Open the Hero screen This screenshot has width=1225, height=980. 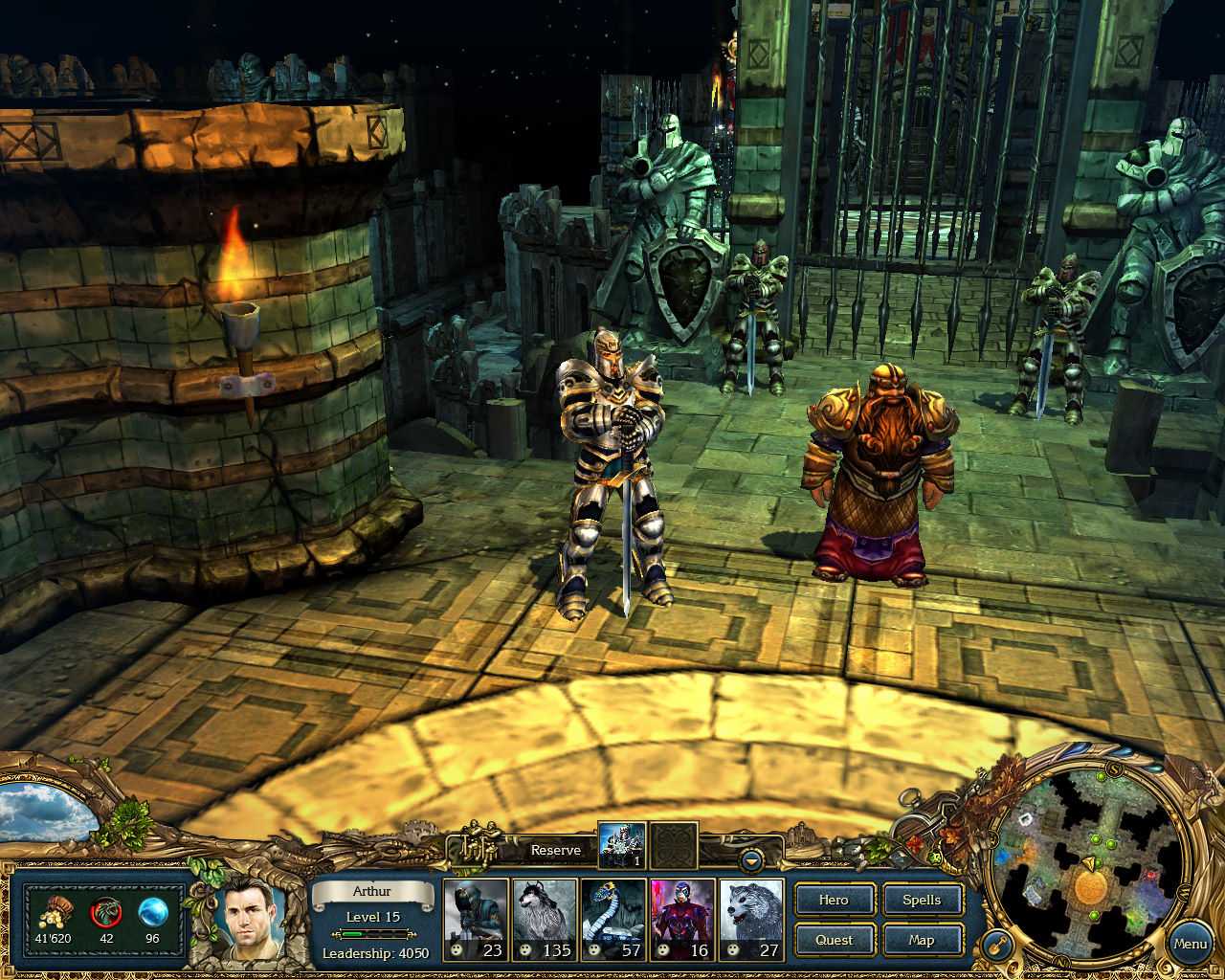833,900
